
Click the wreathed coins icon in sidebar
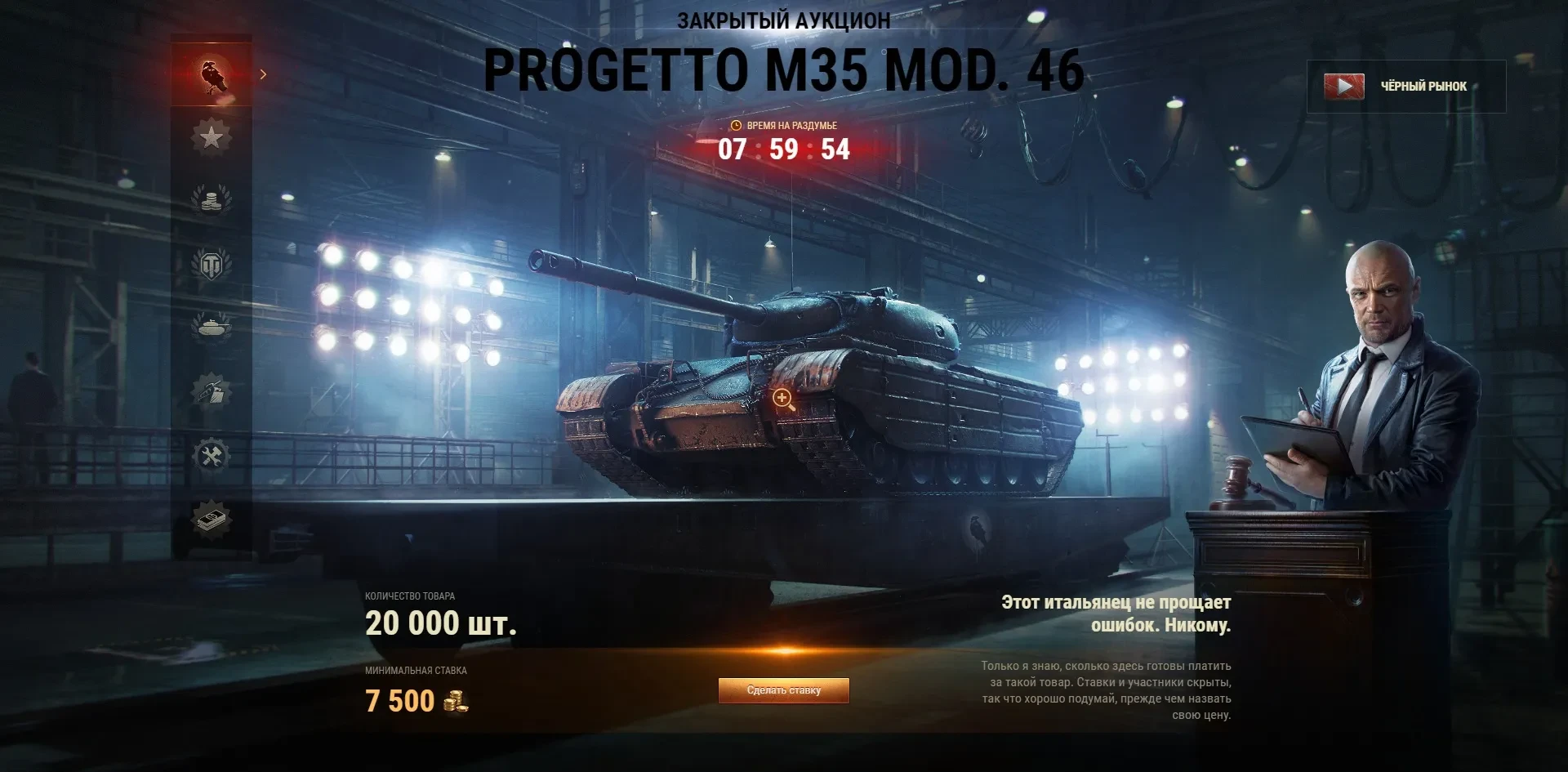pyautogui.click(x=212, y=199)
